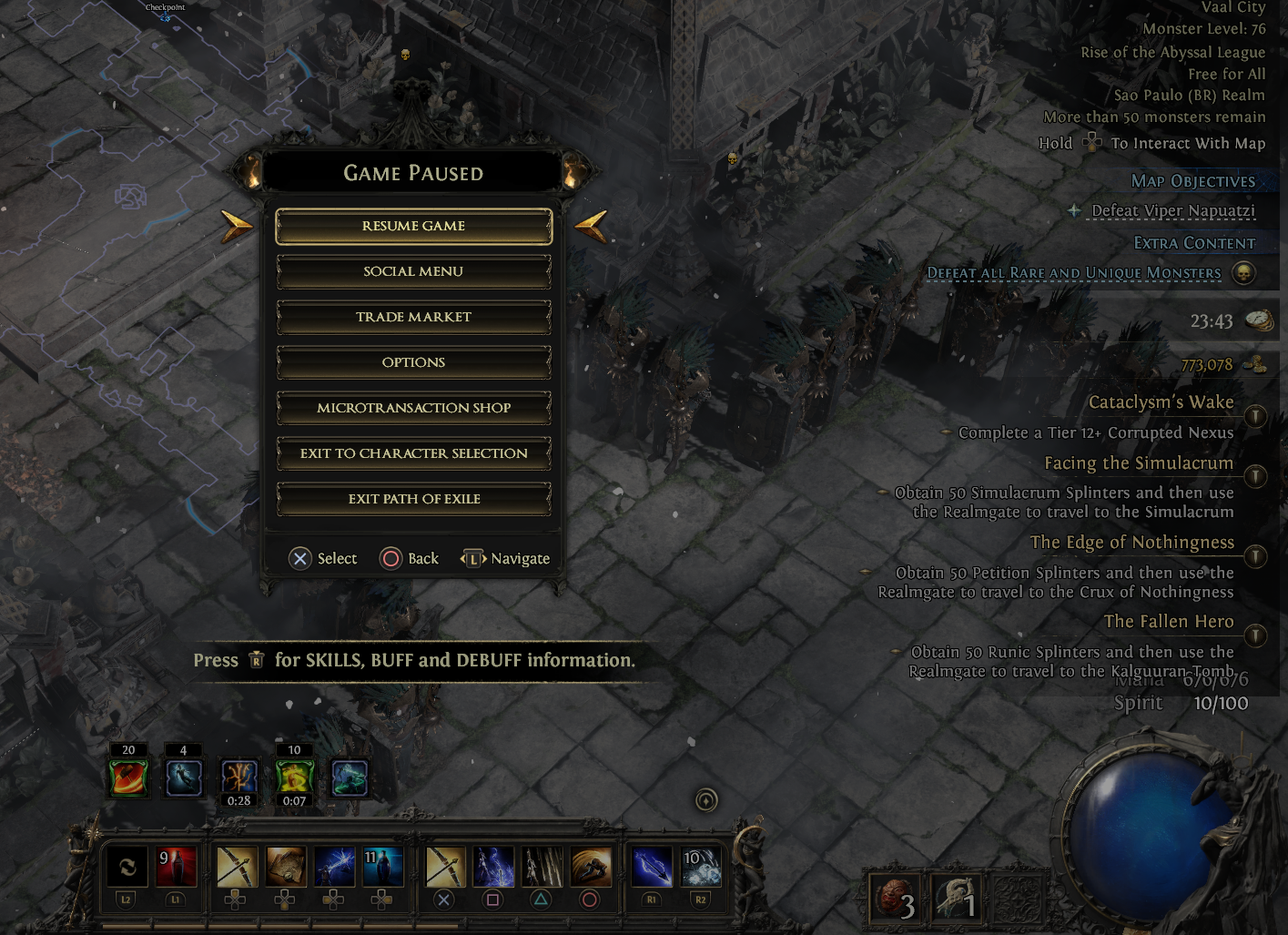Expand the Cataclysm's Wake quest entry
This screenshot has width=1288, height=935.
[x=1255, y=416]
